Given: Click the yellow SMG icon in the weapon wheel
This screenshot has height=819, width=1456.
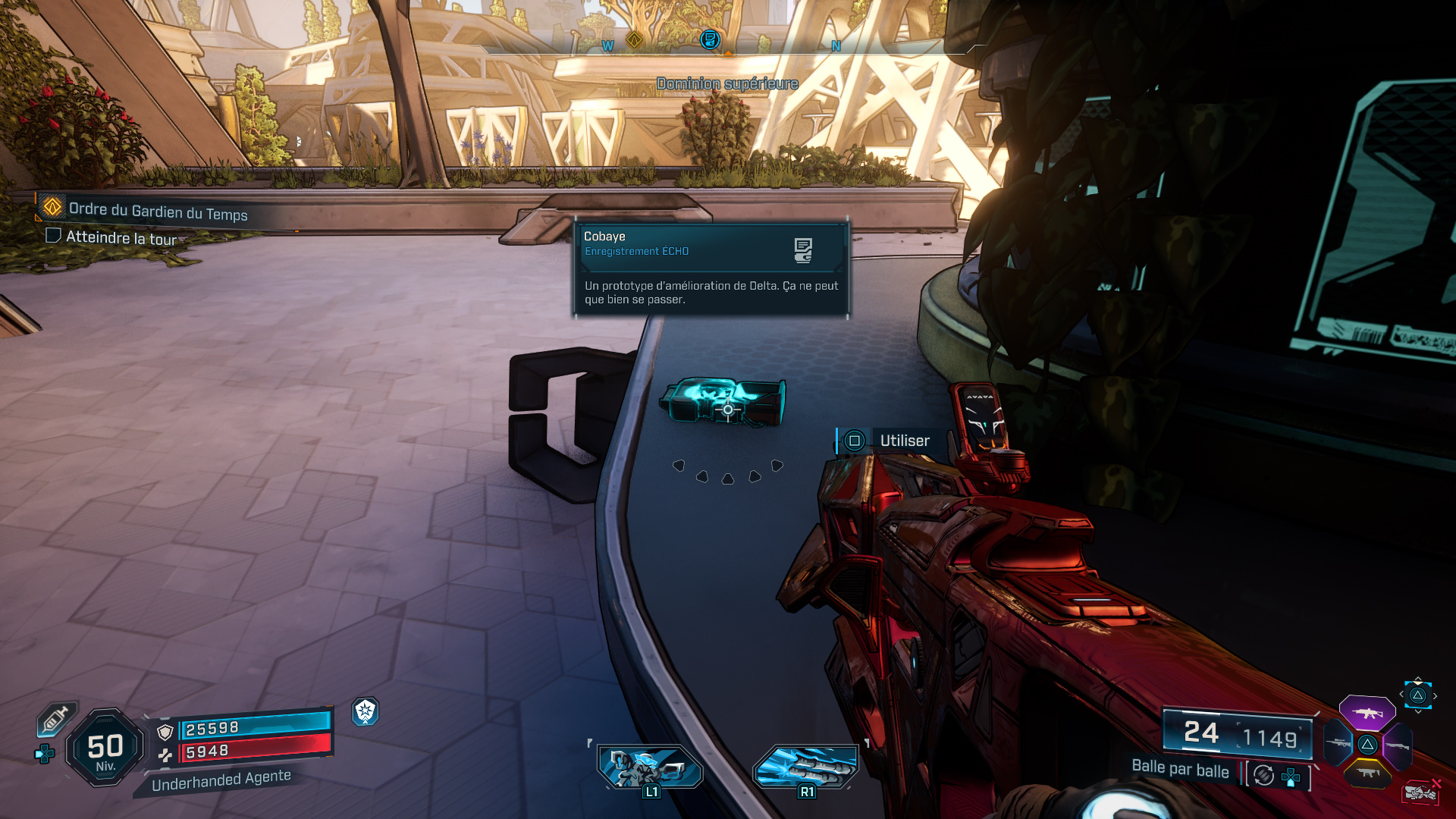Looking at the screenshot, I should tap(1367, 773).
